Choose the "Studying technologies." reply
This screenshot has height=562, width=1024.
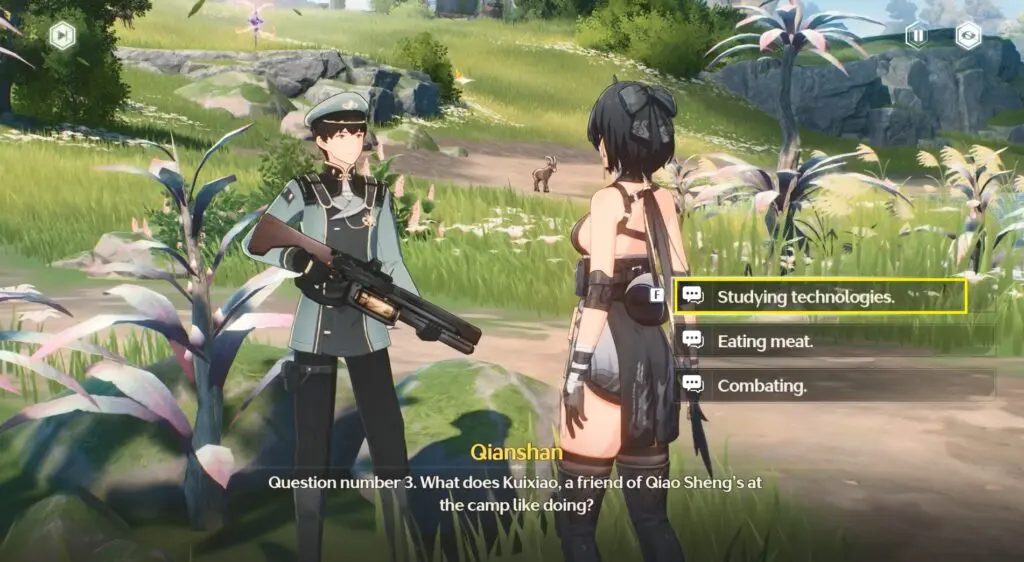[820, 296]
